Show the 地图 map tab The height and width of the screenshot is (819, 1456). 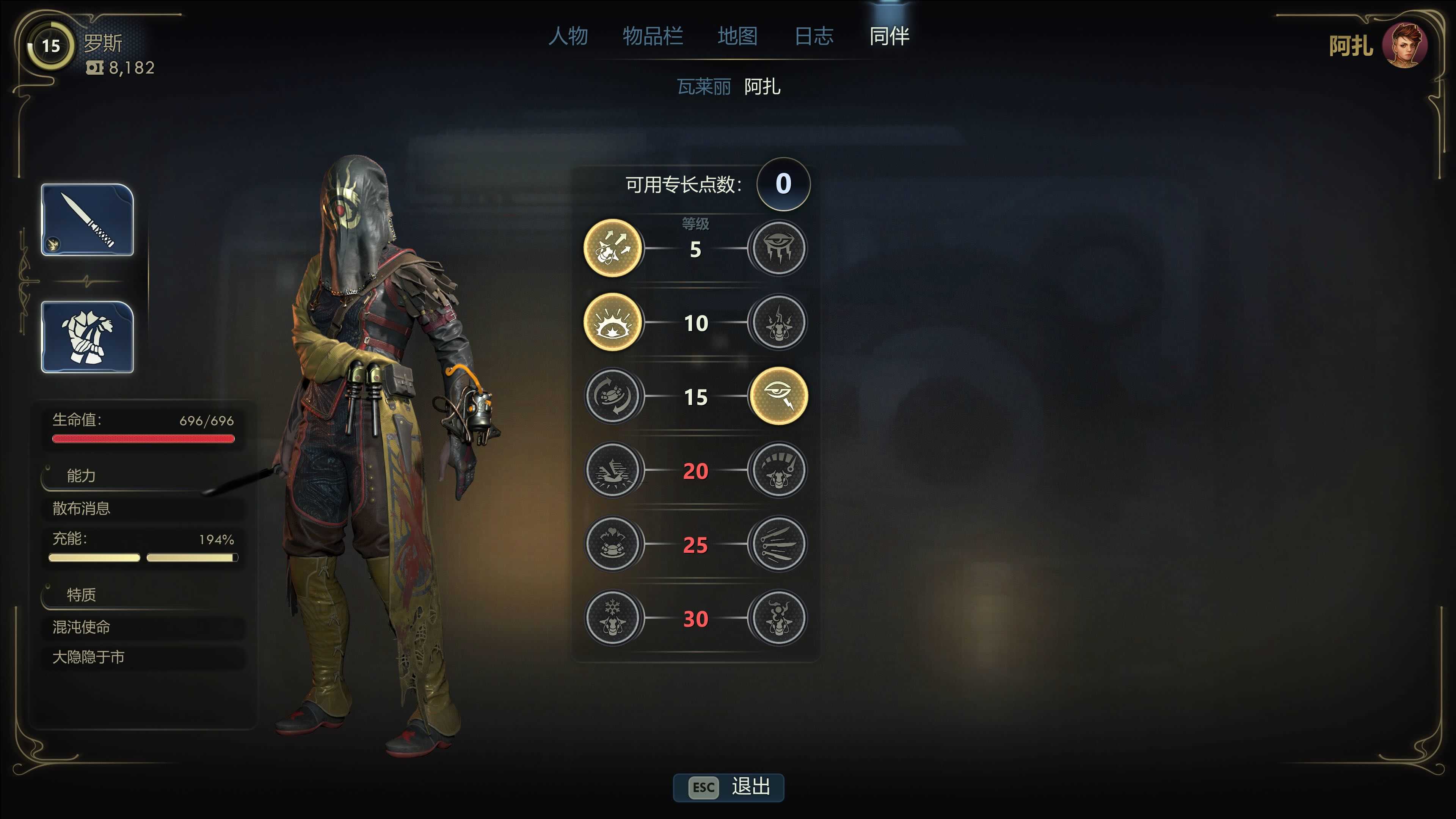point(737,36)
